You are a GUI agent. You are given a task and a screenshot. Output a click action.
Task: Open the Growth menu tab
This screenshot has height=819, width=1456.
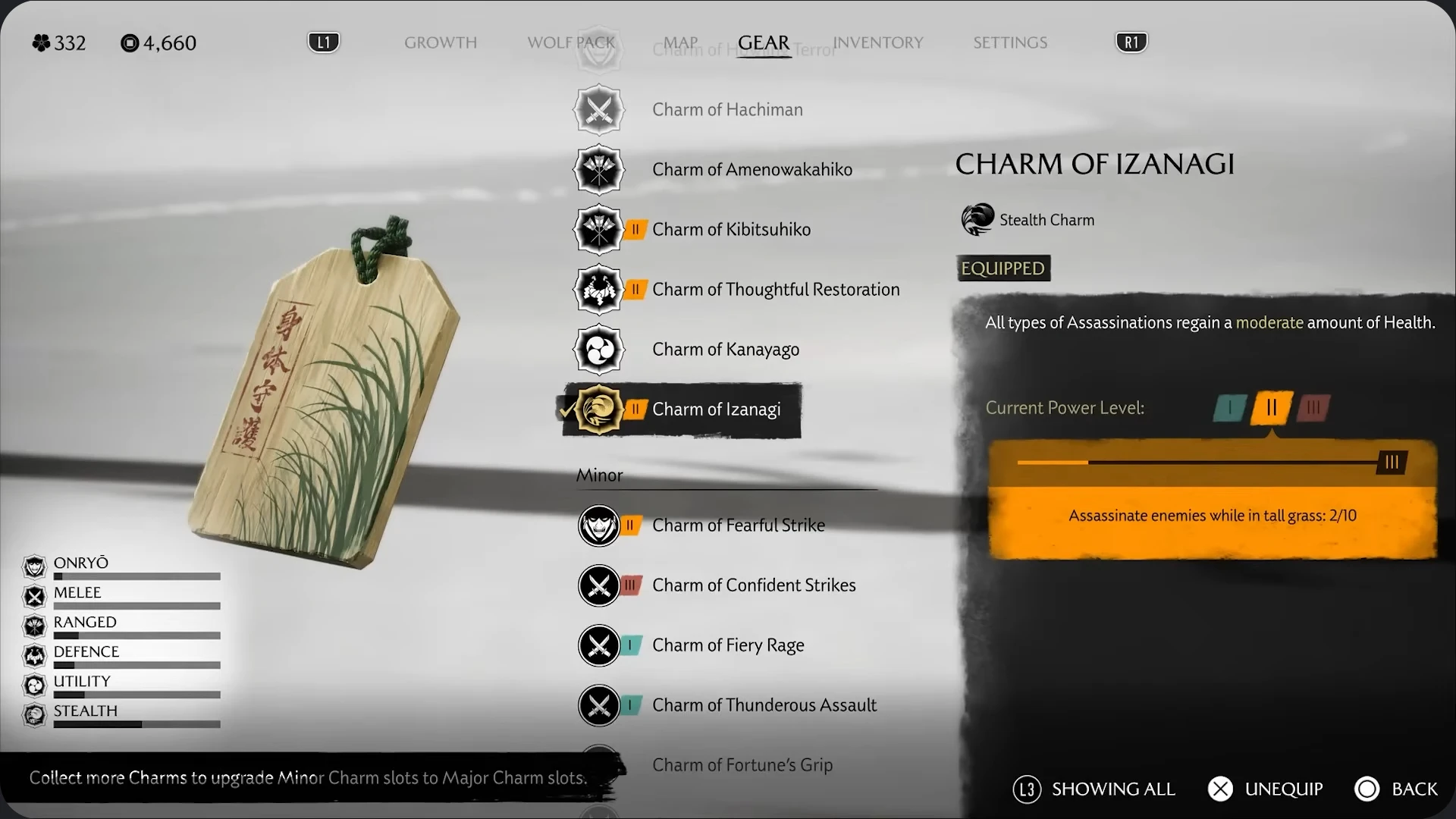point(441,43)
